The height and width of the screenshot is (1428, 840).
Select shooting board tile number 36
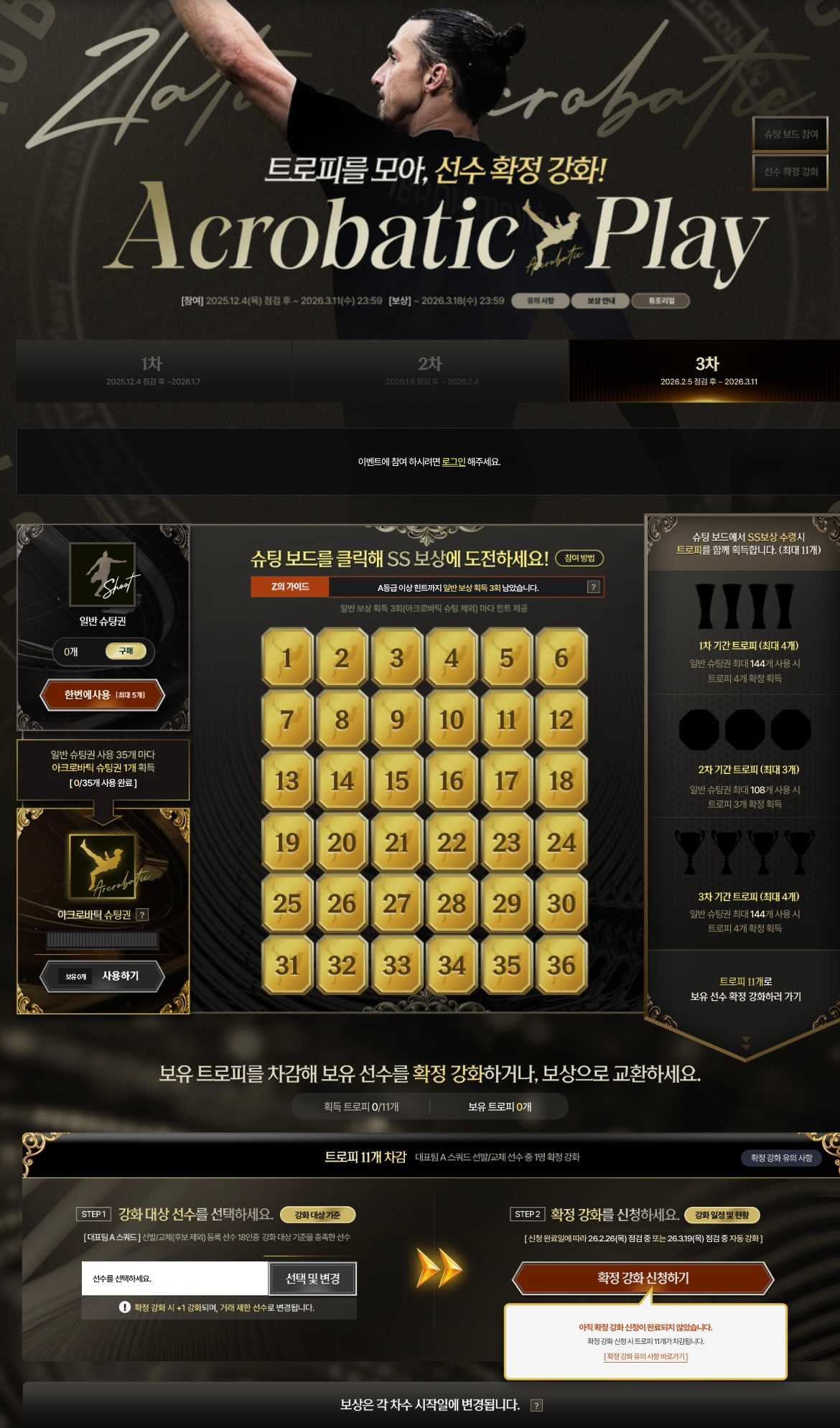click(x=561, y=965)
